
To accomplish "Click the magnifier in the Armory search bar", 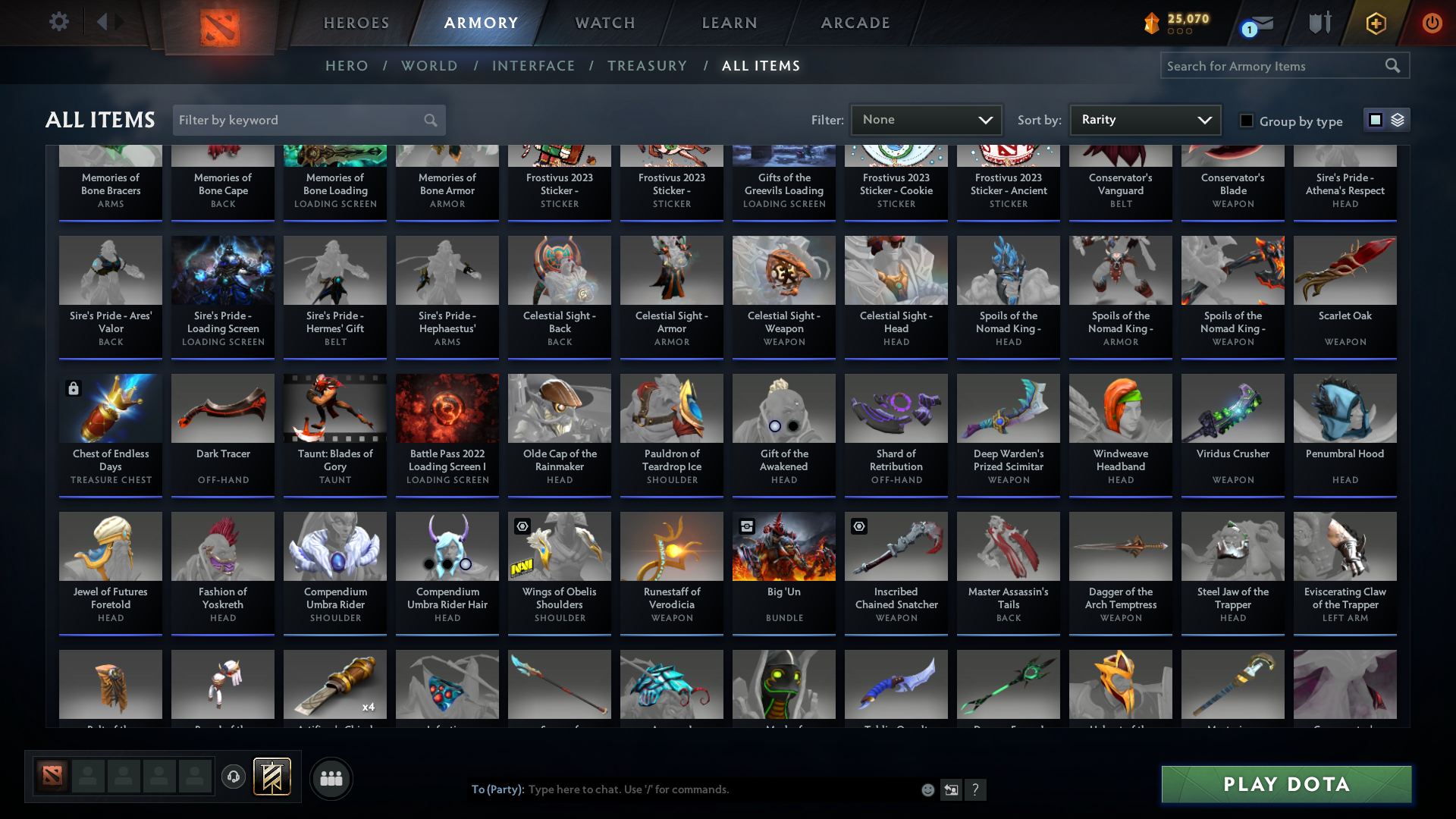I will [1393, 66].
